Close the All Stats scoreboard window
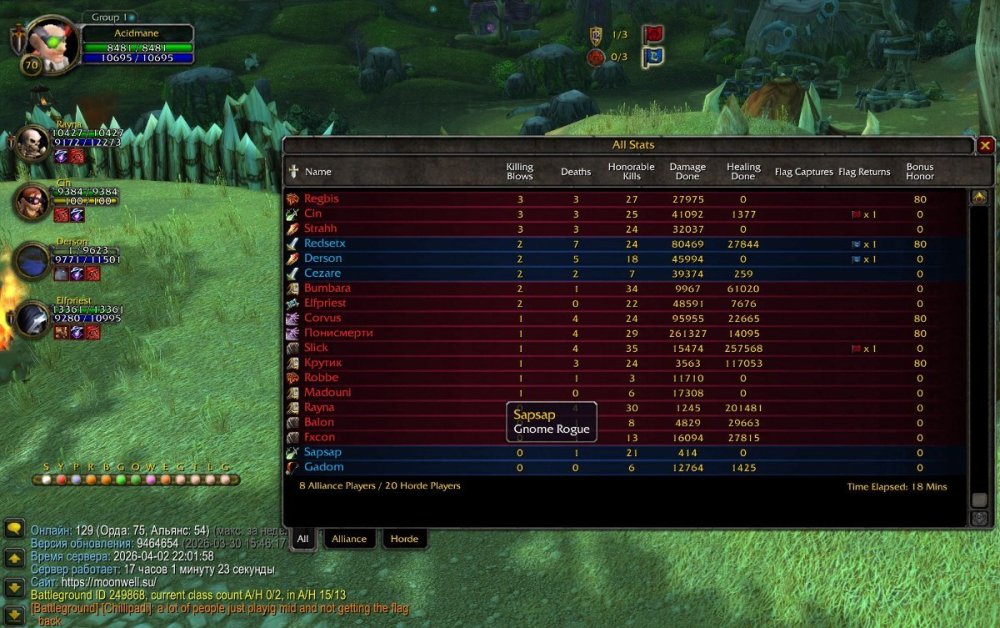Screen dimensions: 1000x628 click(985, 145)
